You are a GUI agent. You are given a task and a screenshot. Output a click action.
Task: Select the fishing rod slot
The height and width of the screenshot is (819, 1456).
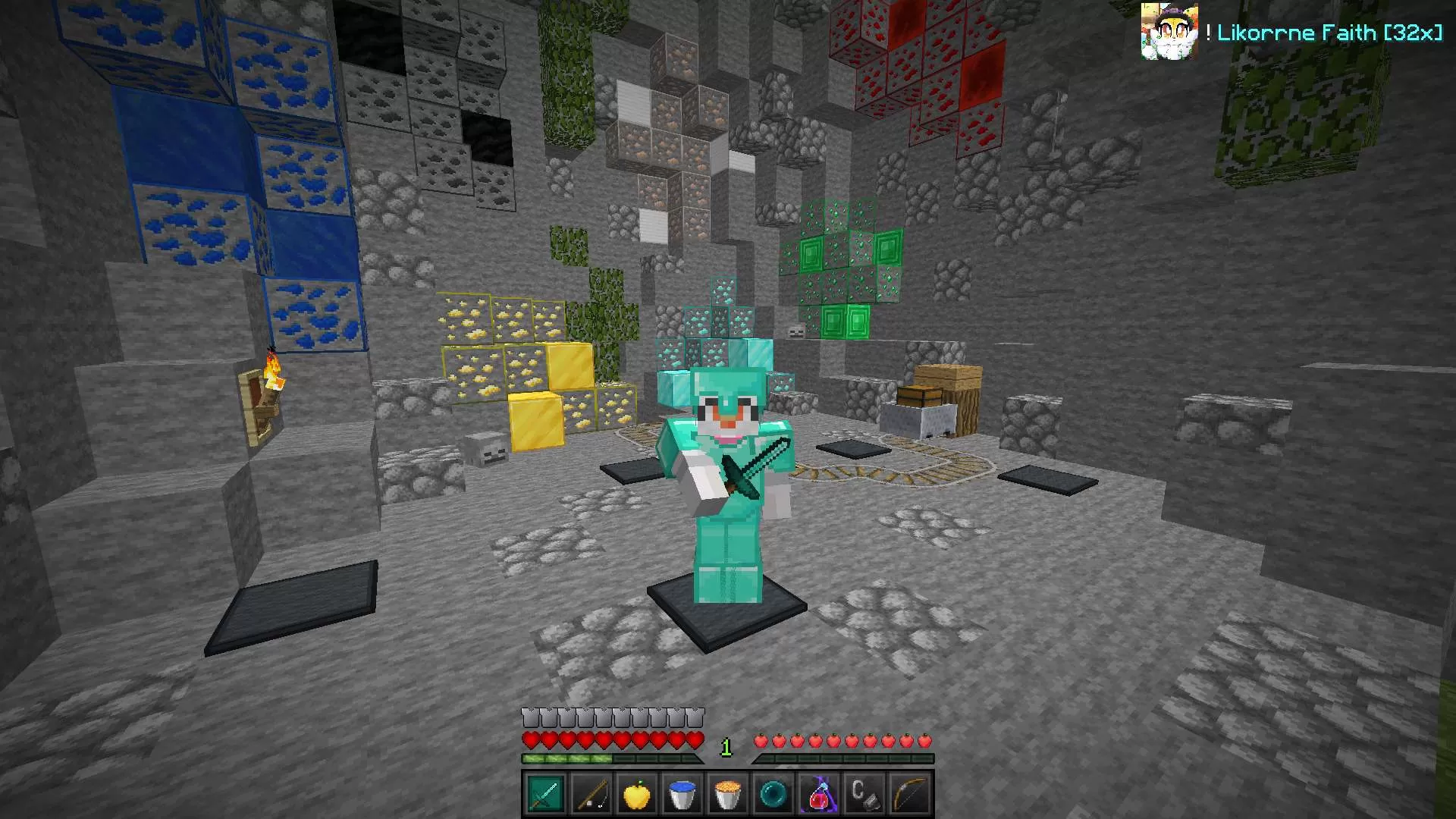591,794
